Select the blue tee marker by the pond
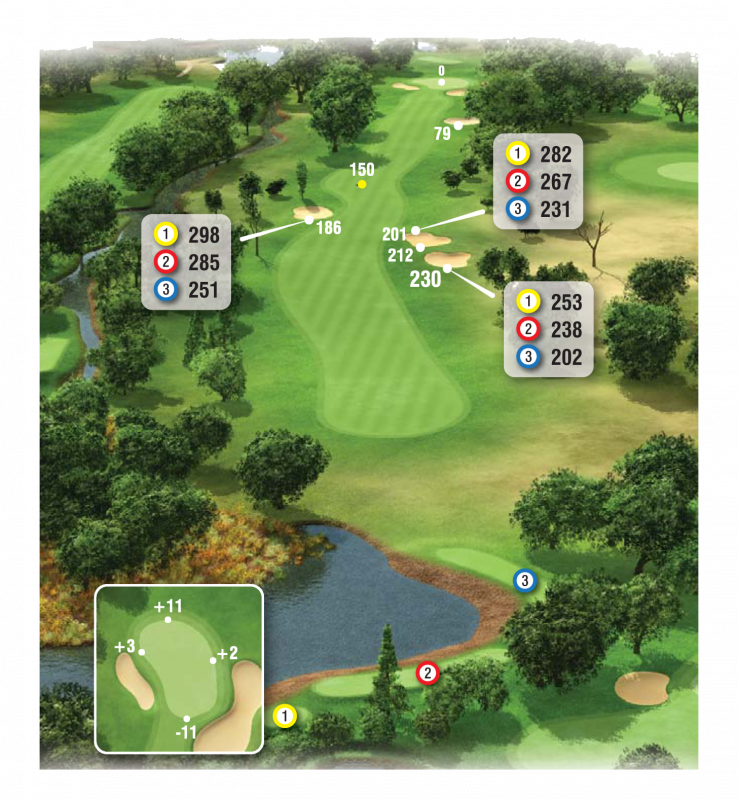This screenshot has width=738, height=800. click(x=524, y=580)
